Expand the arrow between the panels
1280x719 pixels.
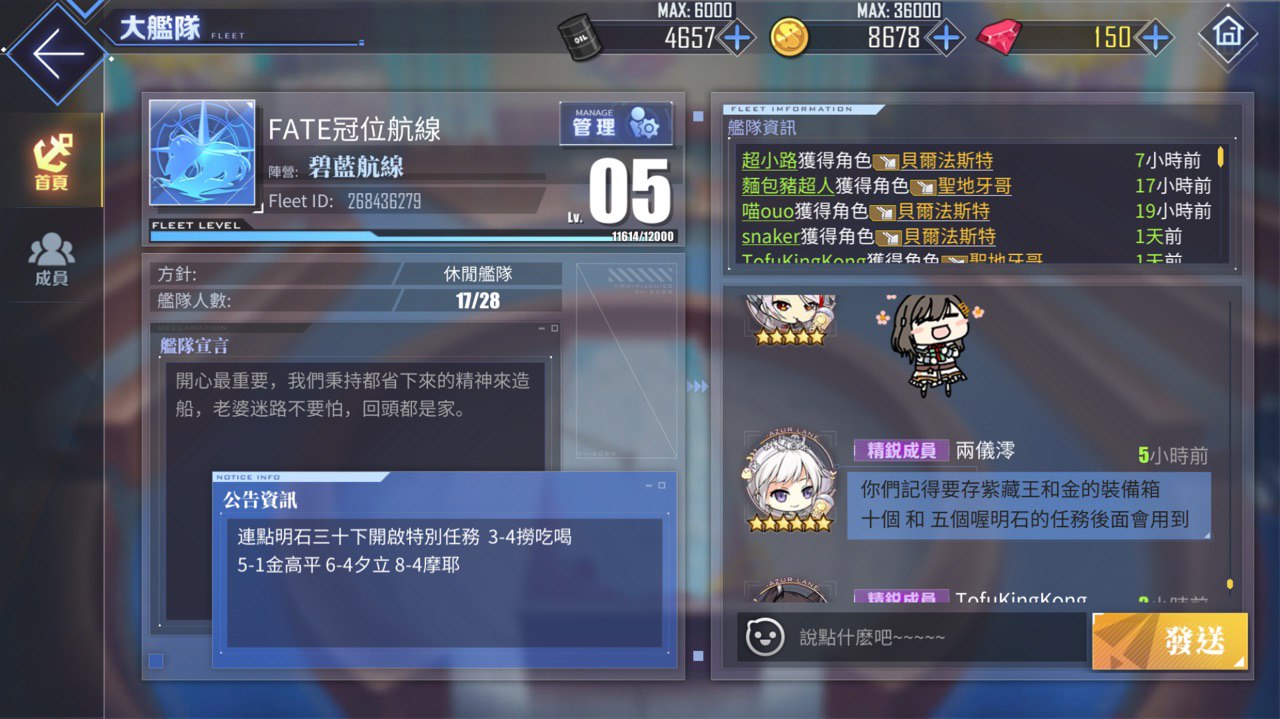(698, 386)
